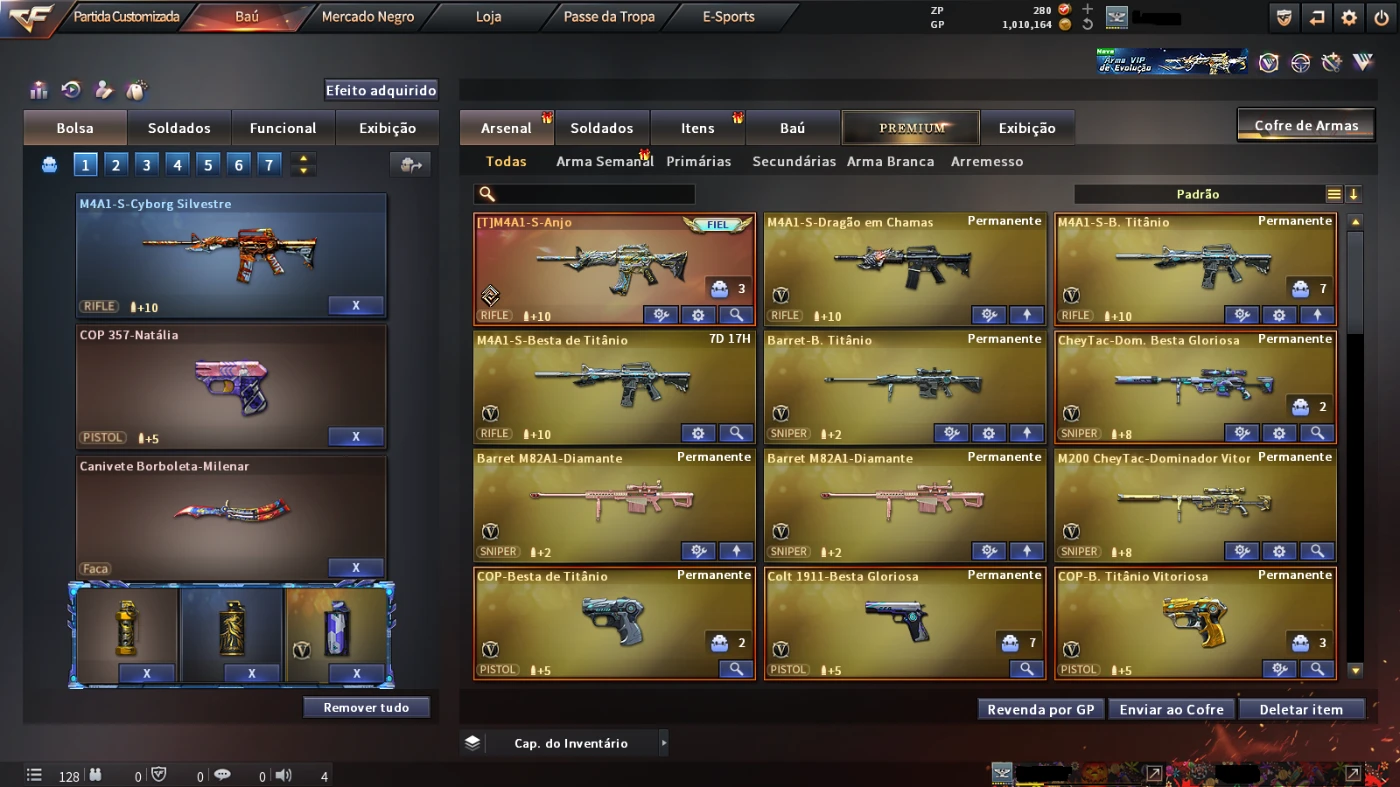This screenshot has height=787, width=1400.
Task: Open the magnifier preview on CheyTac-Dom. Besta Gloriosa
Action: point(1318,433)
